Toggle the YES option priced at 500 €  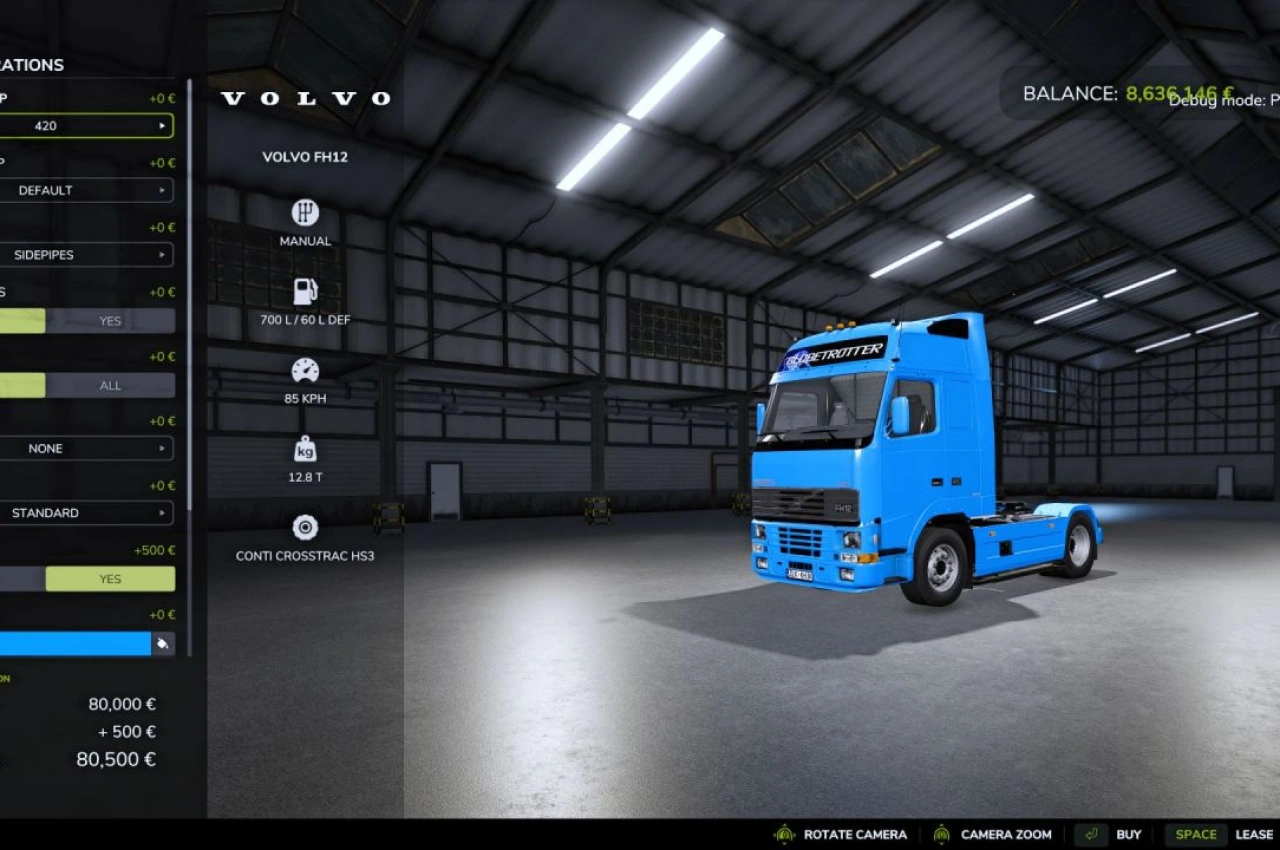tap(110, 578)
